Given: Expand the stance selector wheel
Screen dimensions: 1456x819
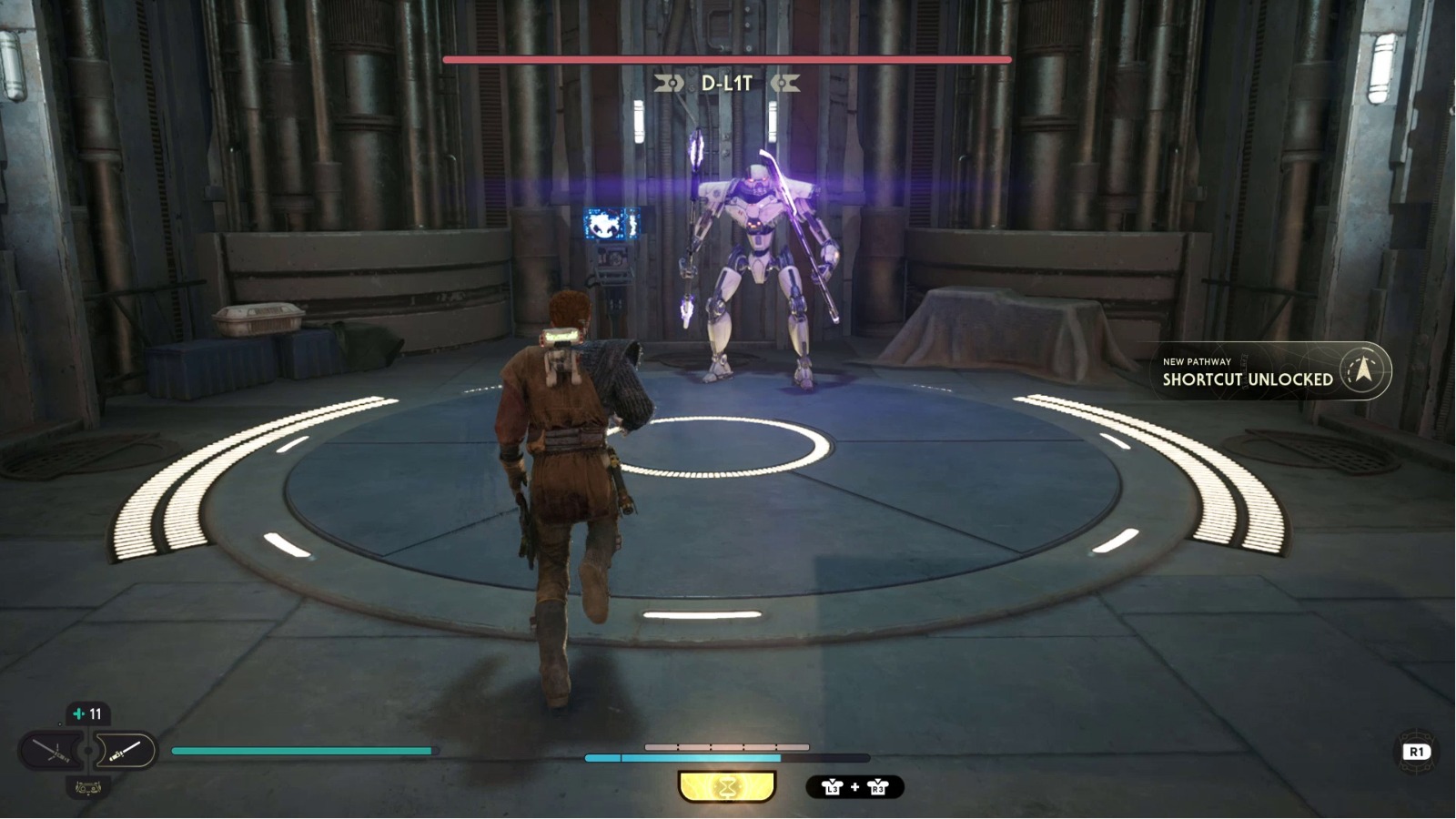Looking at the screenshot, I should coord(88,752).
